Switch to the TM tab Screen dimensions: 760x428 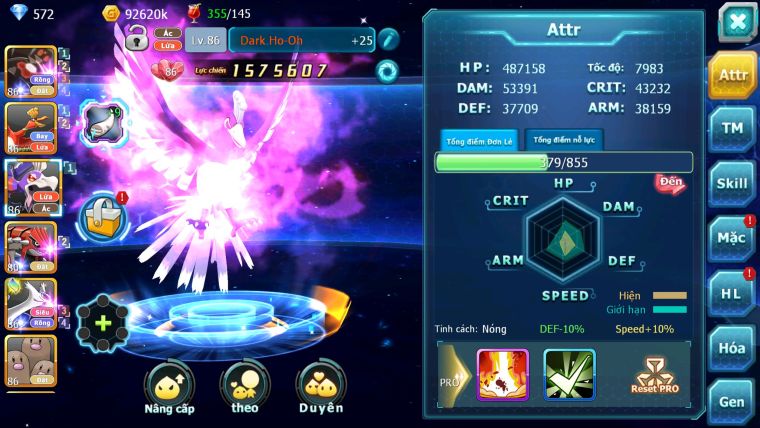coord(732,129)
